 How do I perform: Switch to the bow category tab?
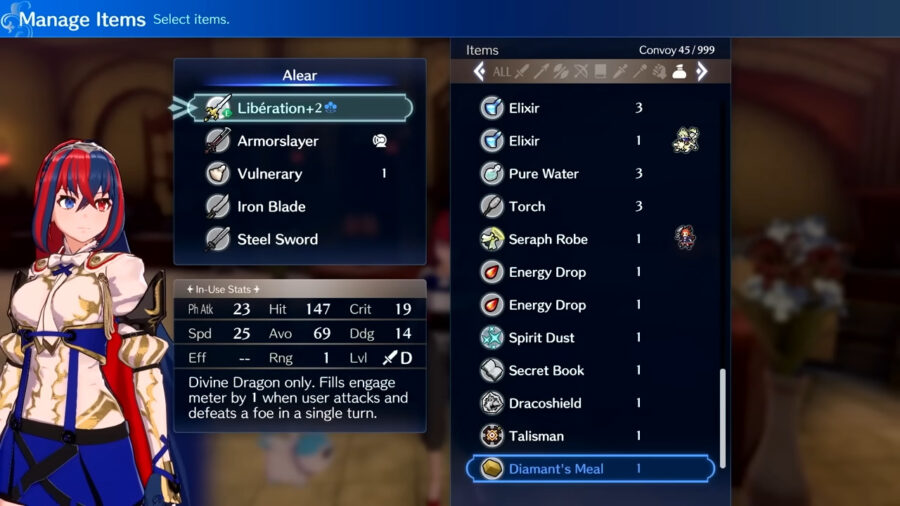coord(581,72)
